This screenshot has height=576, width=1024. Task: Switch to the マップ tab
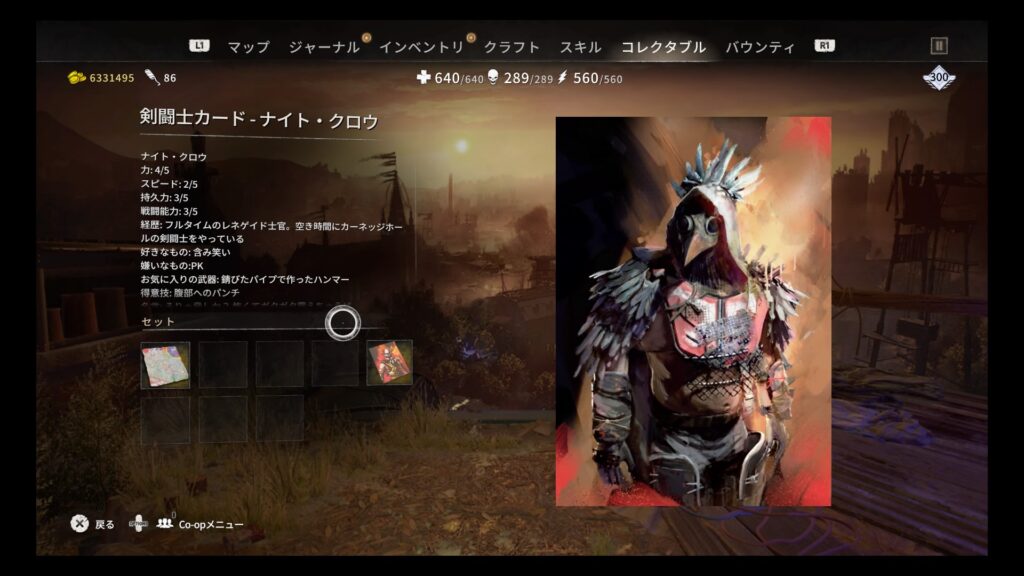pos(248,47)
